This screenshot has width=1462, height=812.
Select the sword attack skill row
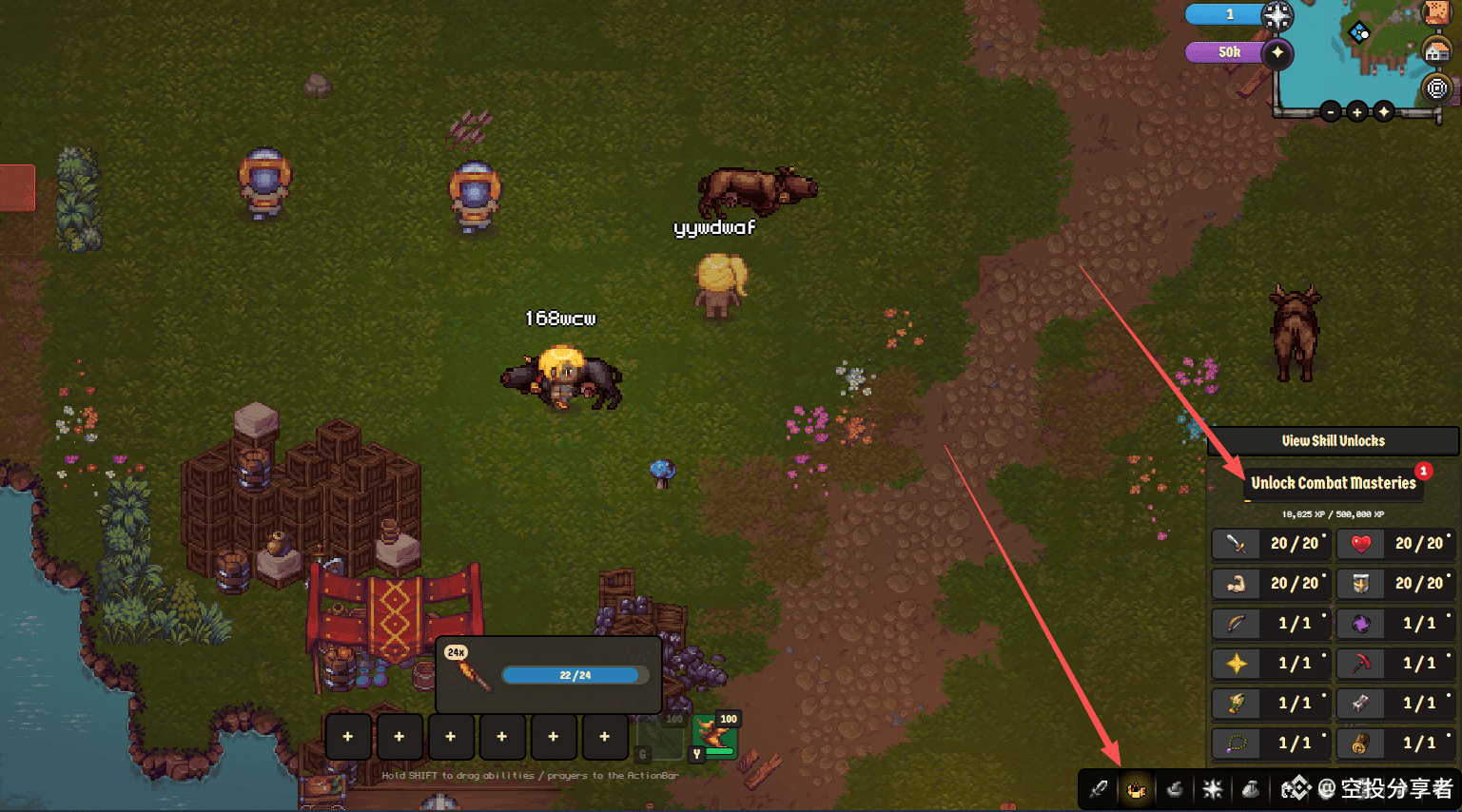(x=1271, y=544)
